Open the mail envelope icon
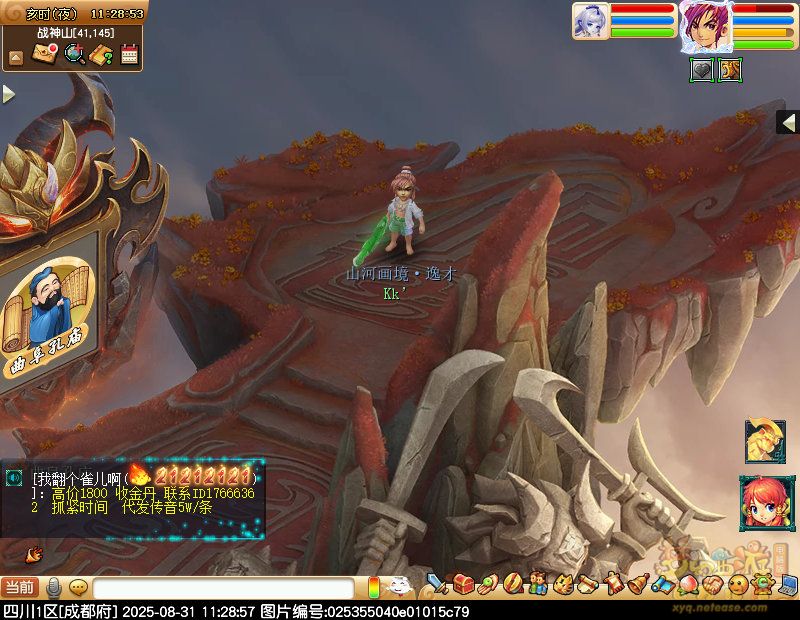The width and height of the screenshot is (800, 620). coord(44,54)
